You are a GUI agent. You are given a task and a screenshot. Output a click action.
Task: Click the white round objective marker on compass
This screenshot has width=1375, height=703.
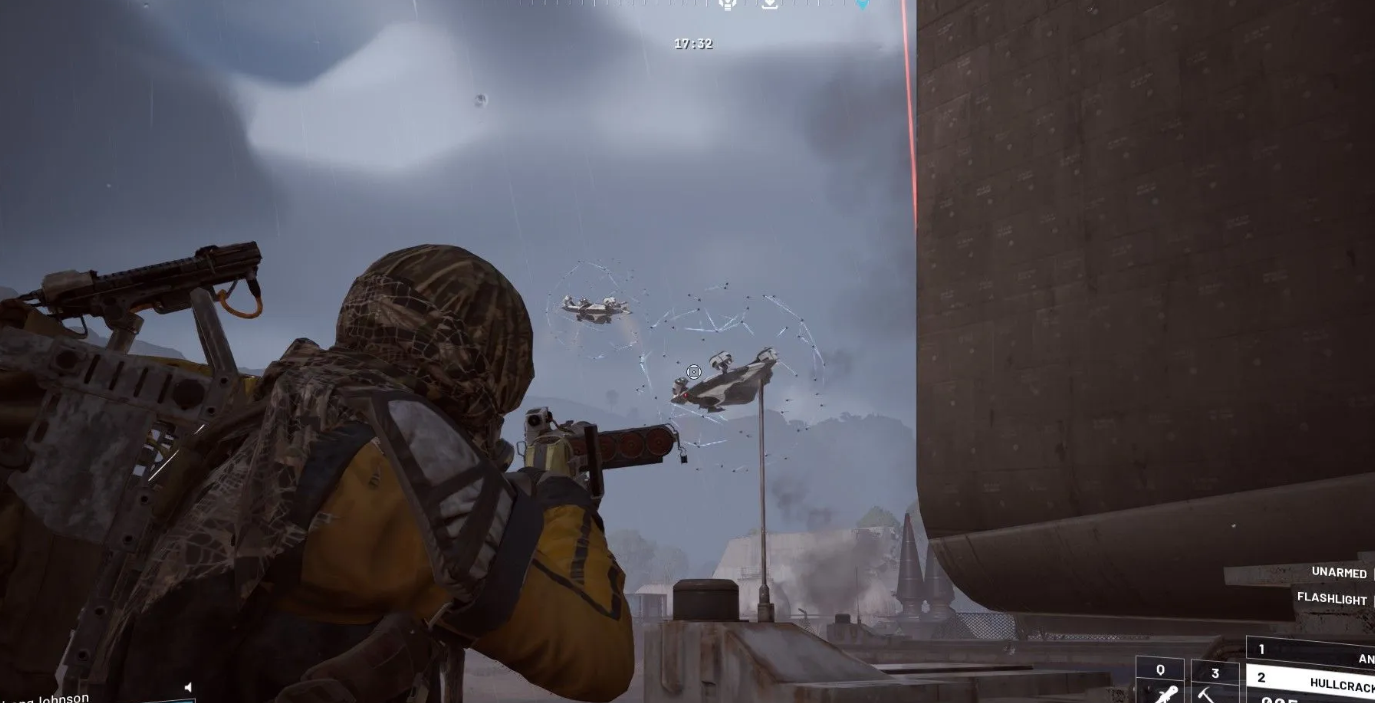tap(728, 4)
